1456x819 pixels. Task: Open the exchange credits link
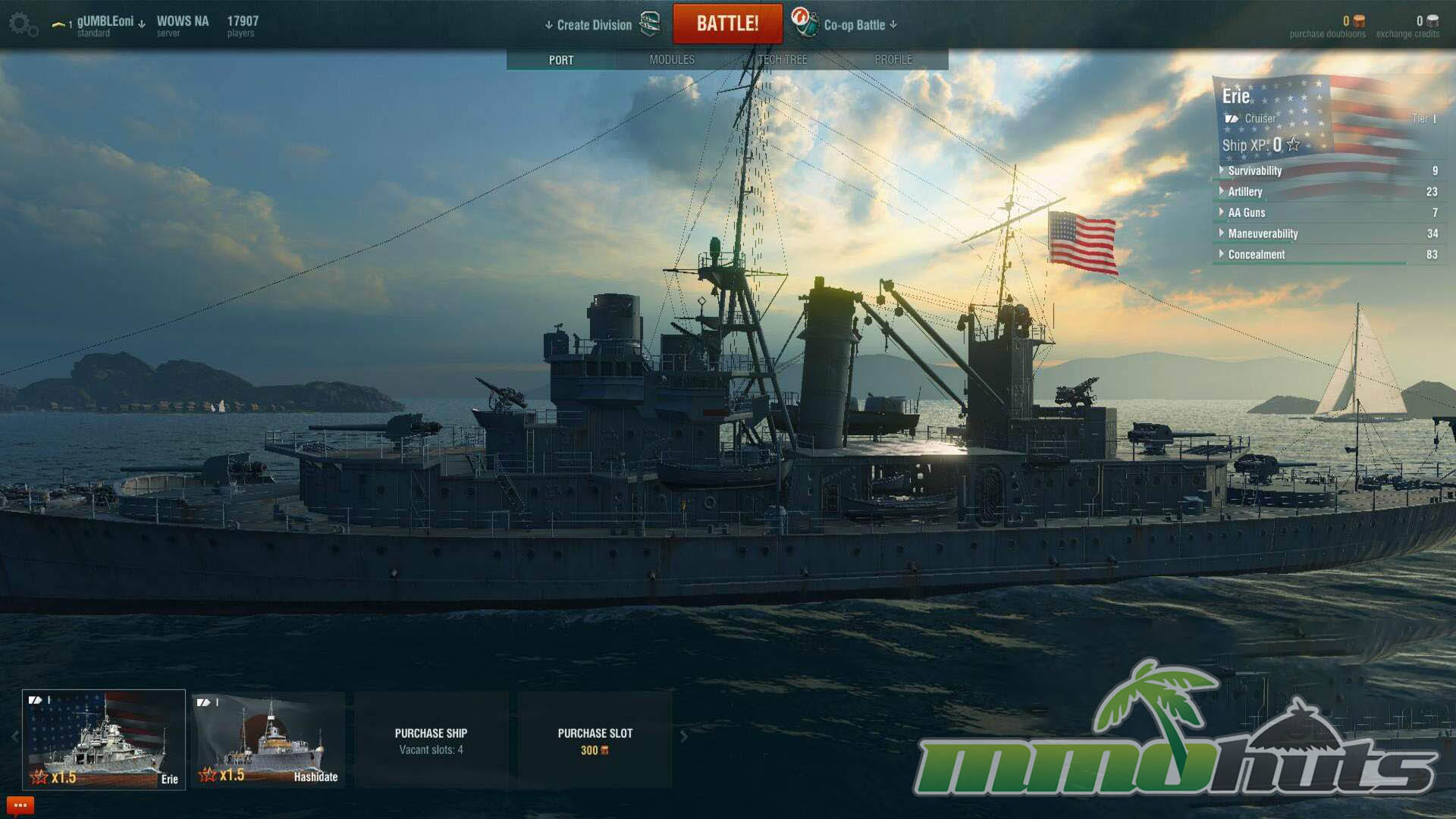point(1407,34)
